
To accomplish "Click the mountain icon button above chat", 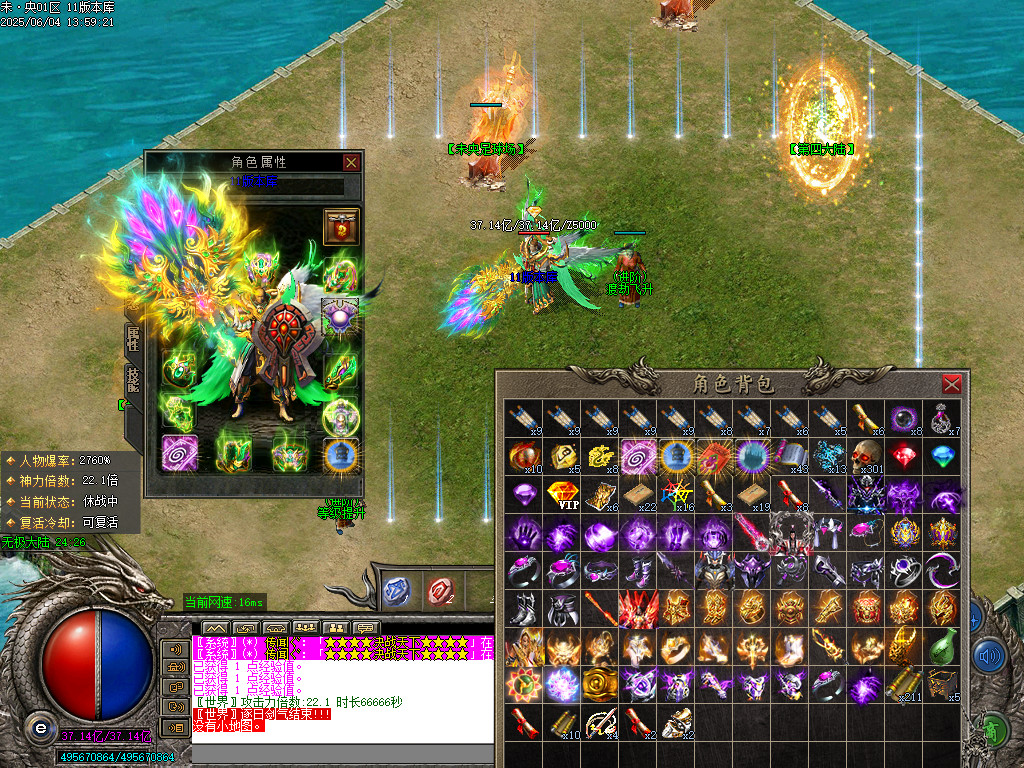I will coord(217,628).
